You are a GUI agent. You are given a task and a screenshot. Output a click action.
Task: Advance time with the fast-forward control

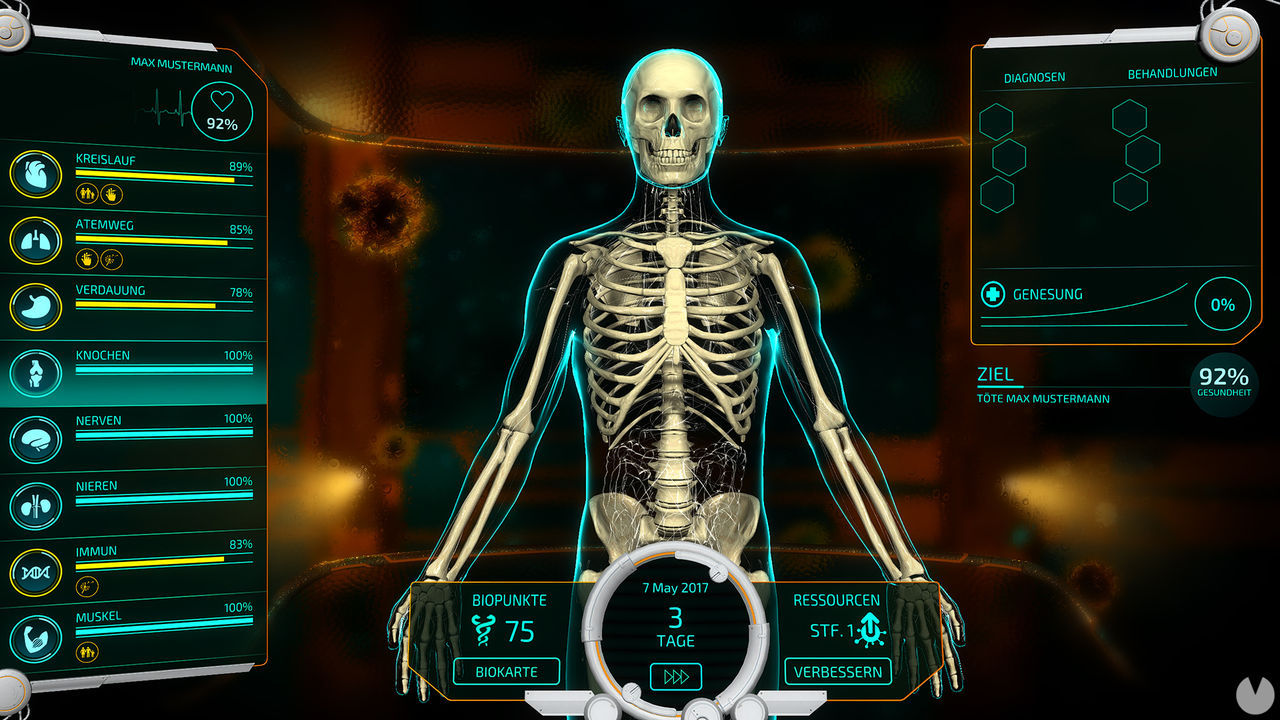678,676
